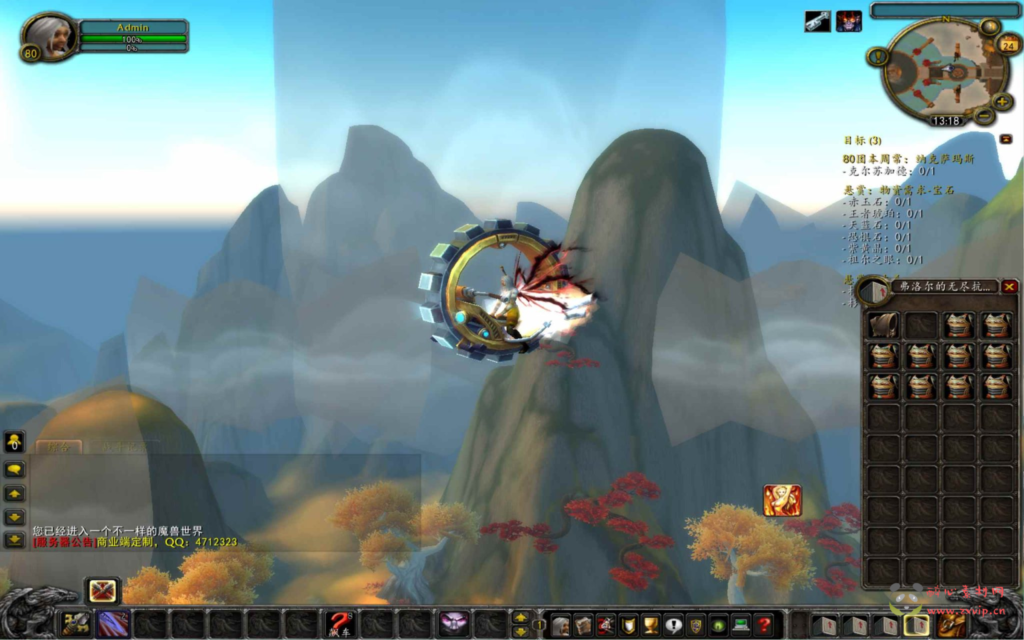This screenshot has width=1024, height=640.
Task: Zoom in on the minimap
Action: click(1002, 101)
